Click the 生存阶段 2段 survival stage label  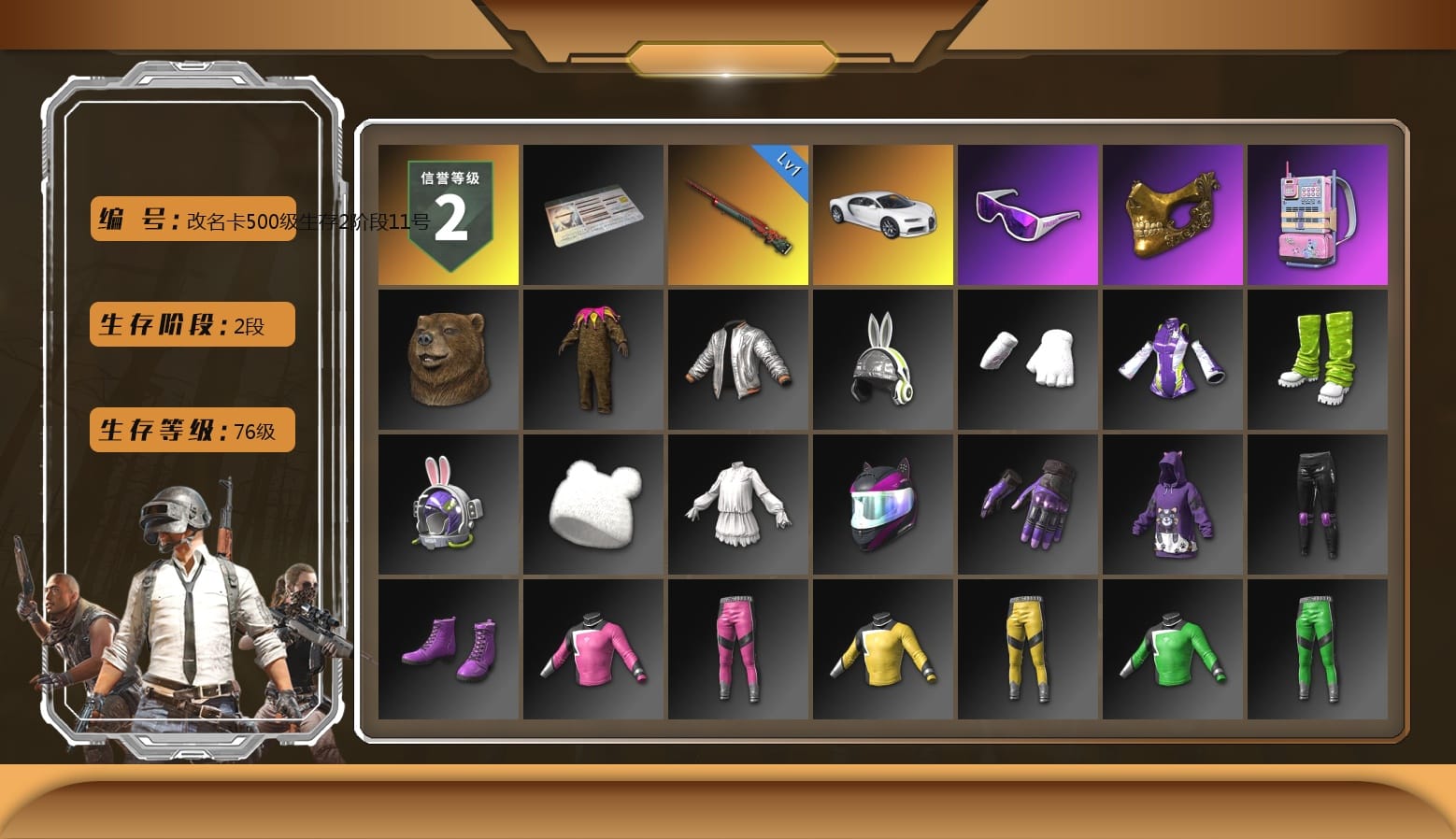tap(191, 323)
